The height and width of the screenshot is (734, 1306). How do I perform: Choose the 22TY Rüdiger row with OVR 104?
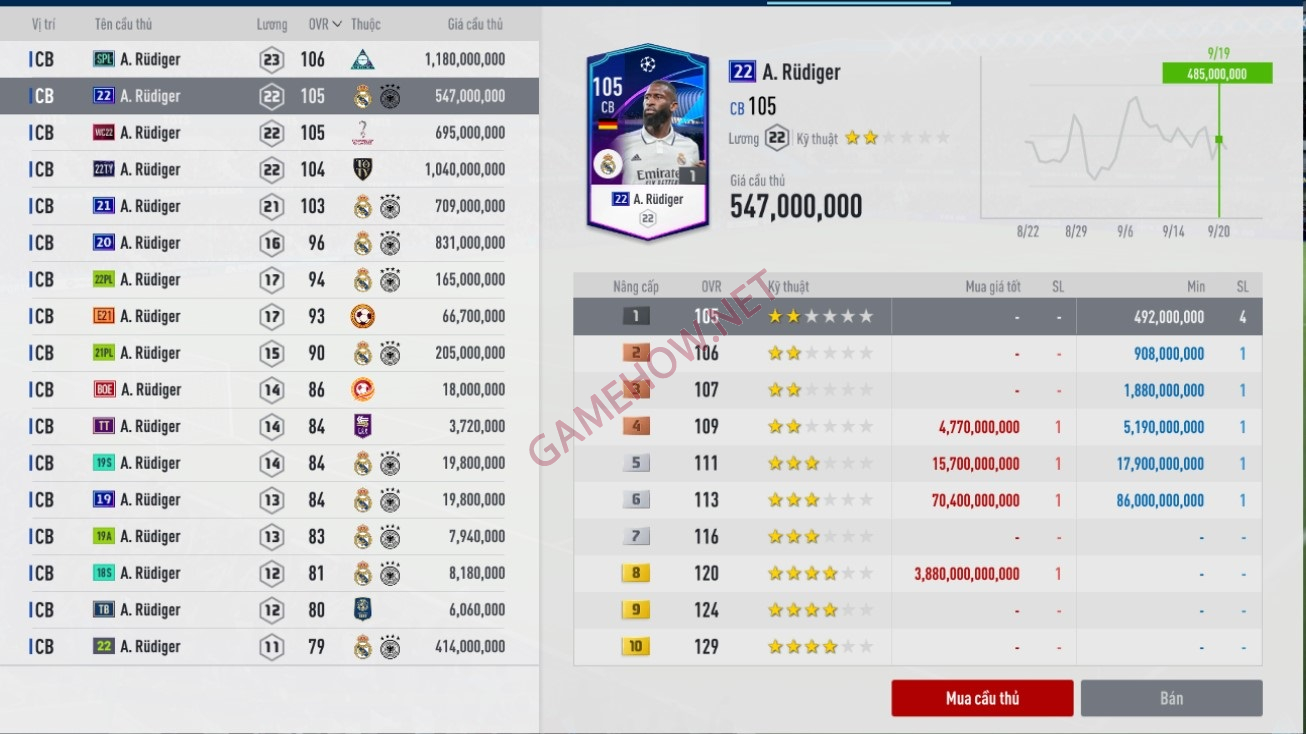click(269, 170)
